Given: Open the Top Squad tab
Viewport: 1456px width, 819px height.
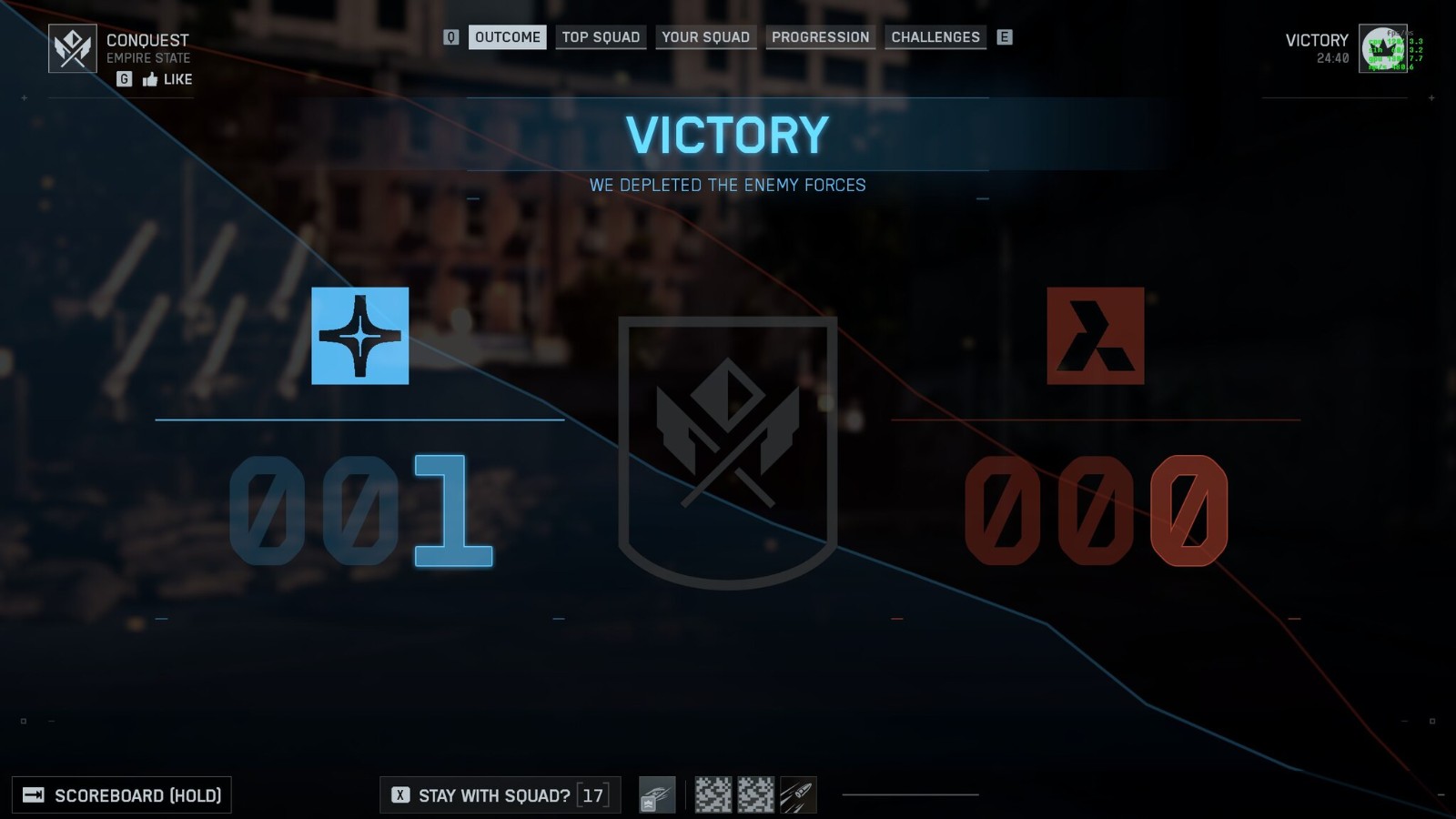Looking at the screenshot, I should (601, 37).
